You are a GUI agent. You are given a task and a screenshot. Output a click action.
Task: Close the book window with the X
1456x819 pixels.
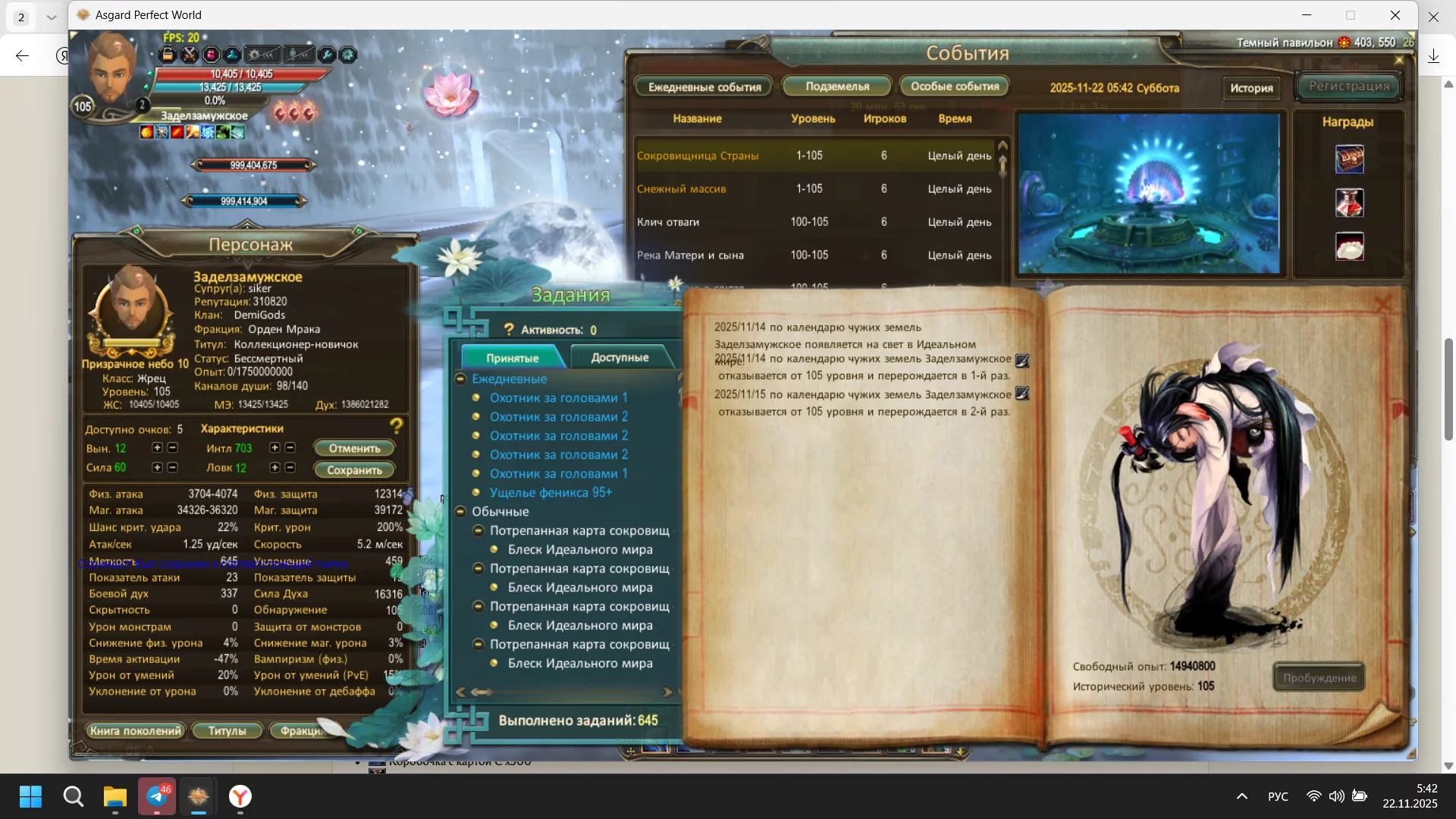tap(1383, 305)
